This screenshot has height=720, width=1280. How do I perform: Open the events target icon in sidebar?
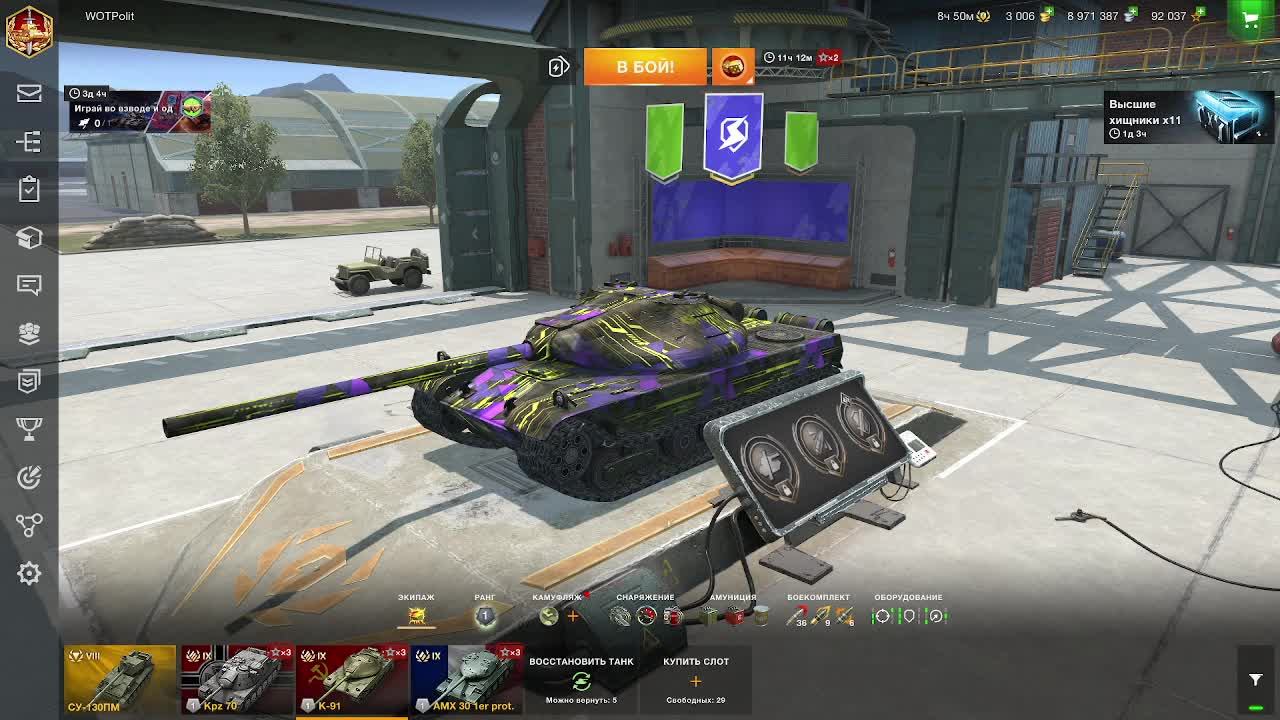pyautogui.click(x=29, y=476)
